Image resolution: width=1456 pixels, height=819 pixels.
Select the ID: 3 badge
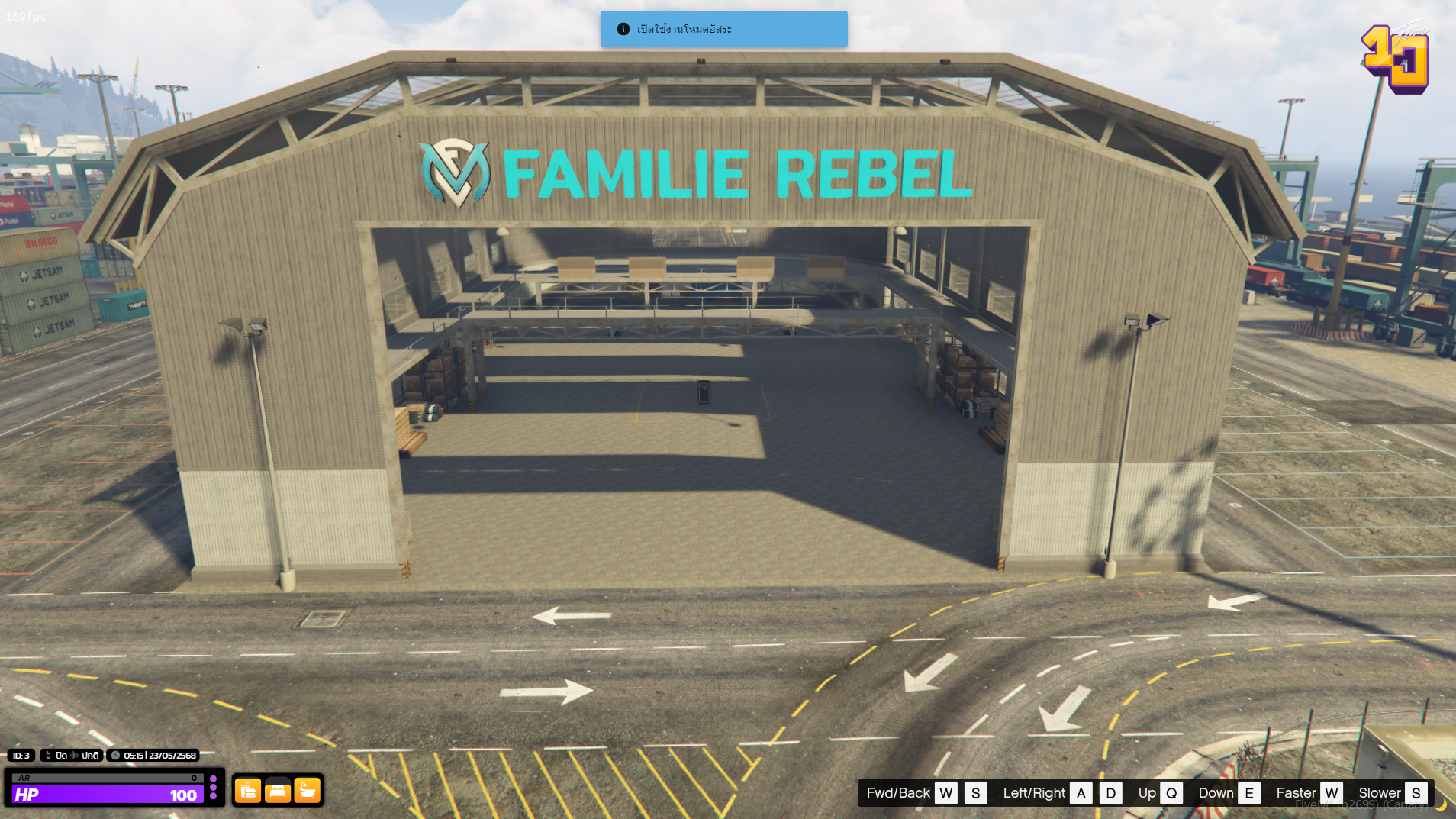click(x=21, y=756)
